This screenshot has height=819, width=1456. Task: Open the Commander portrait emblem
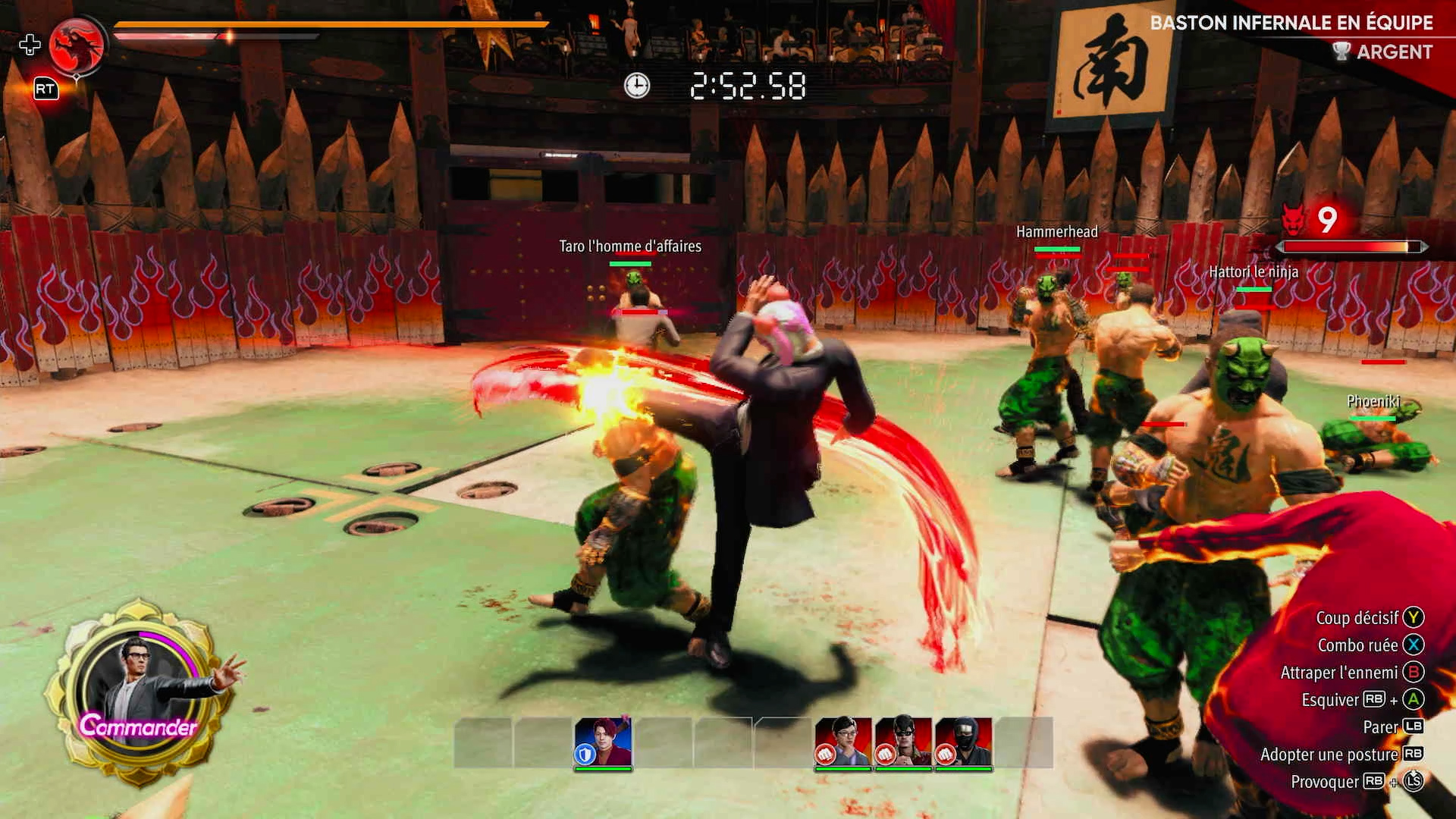138,692
